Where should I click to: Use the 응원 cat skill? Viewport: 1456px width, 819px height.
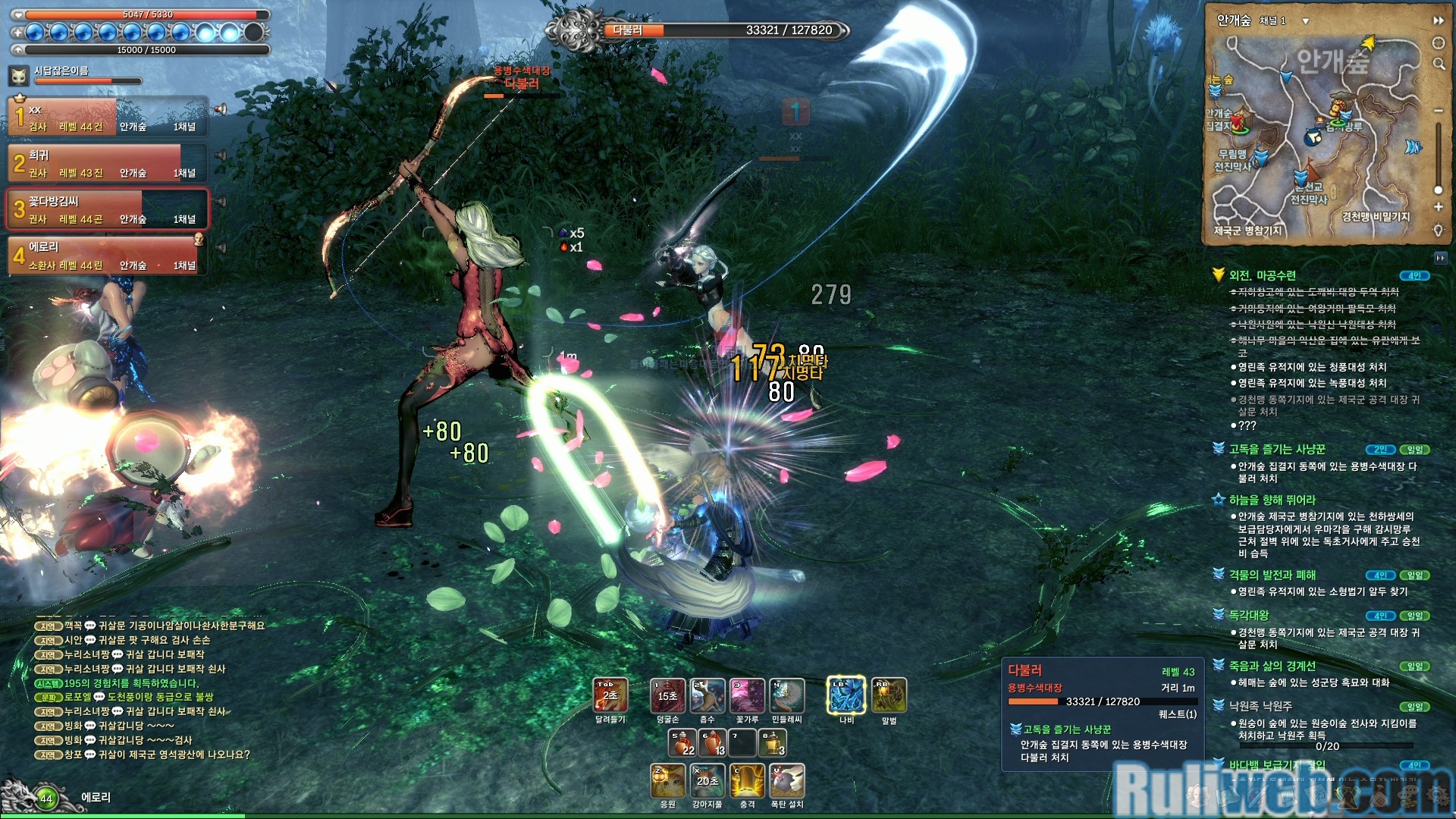667,780
